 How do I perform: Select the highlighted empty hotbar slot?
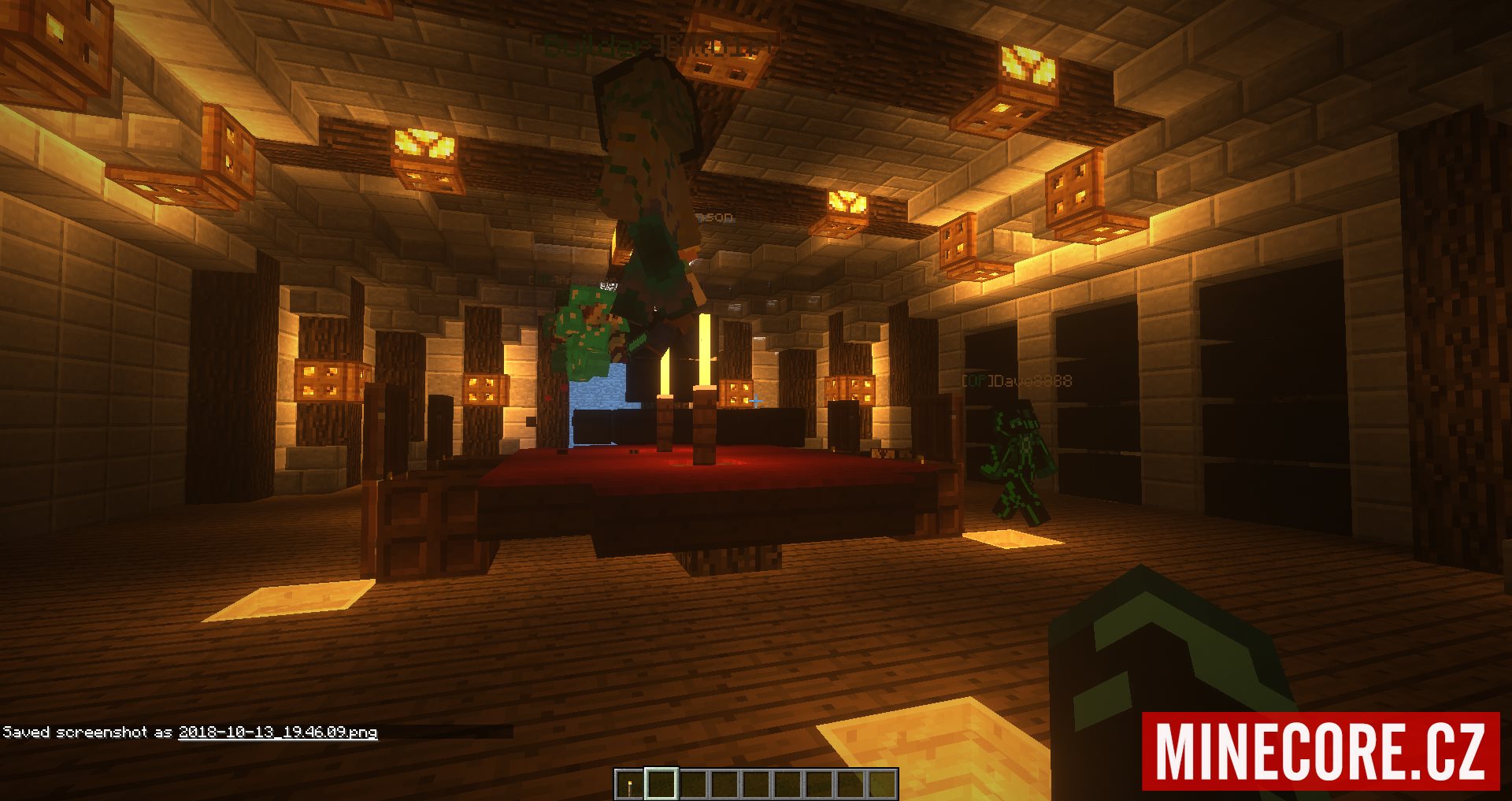tap(661, 784)
